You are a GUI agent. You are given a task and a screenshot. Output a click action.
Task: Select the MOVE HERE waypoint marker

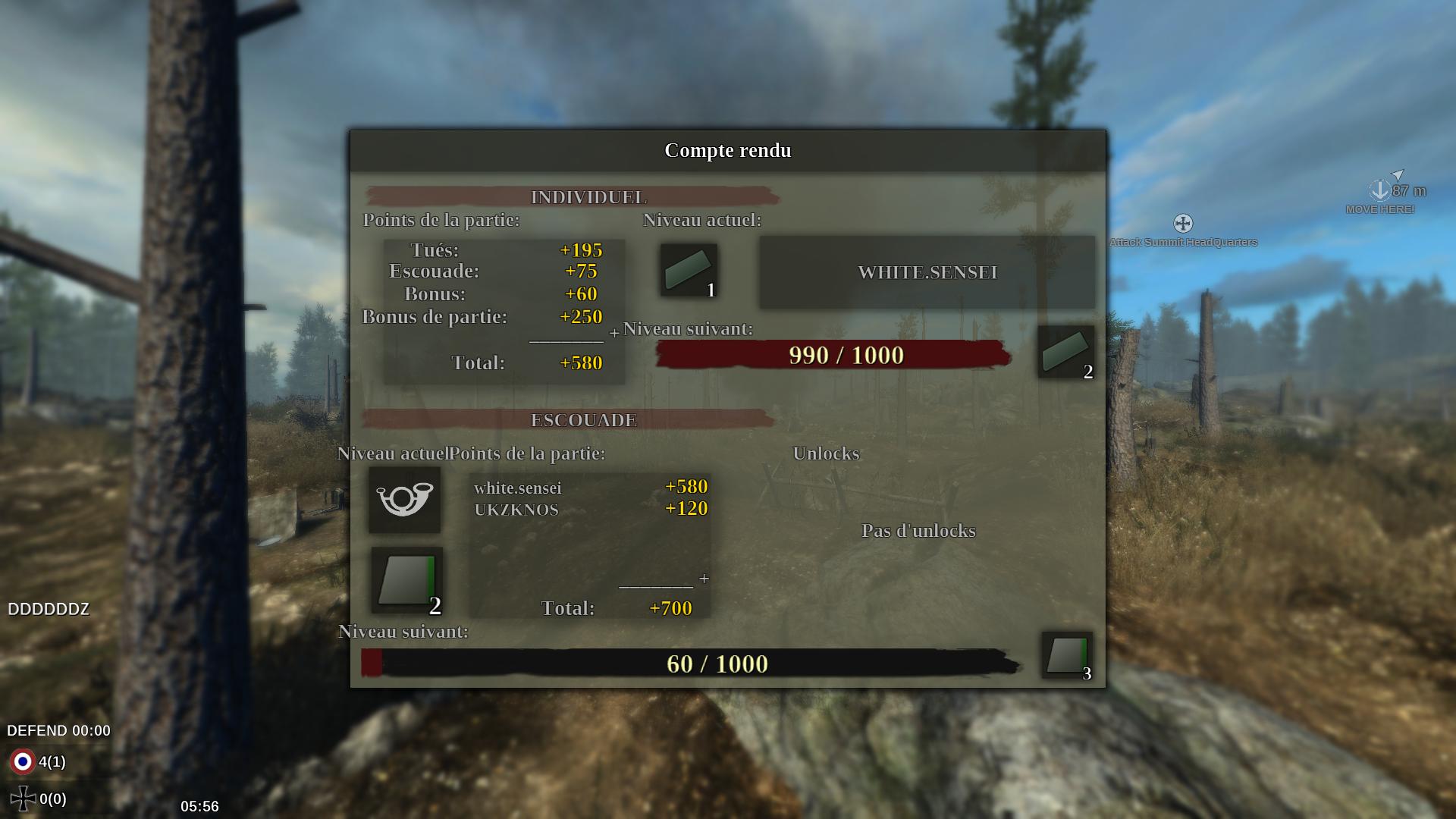pos(1379,190)
